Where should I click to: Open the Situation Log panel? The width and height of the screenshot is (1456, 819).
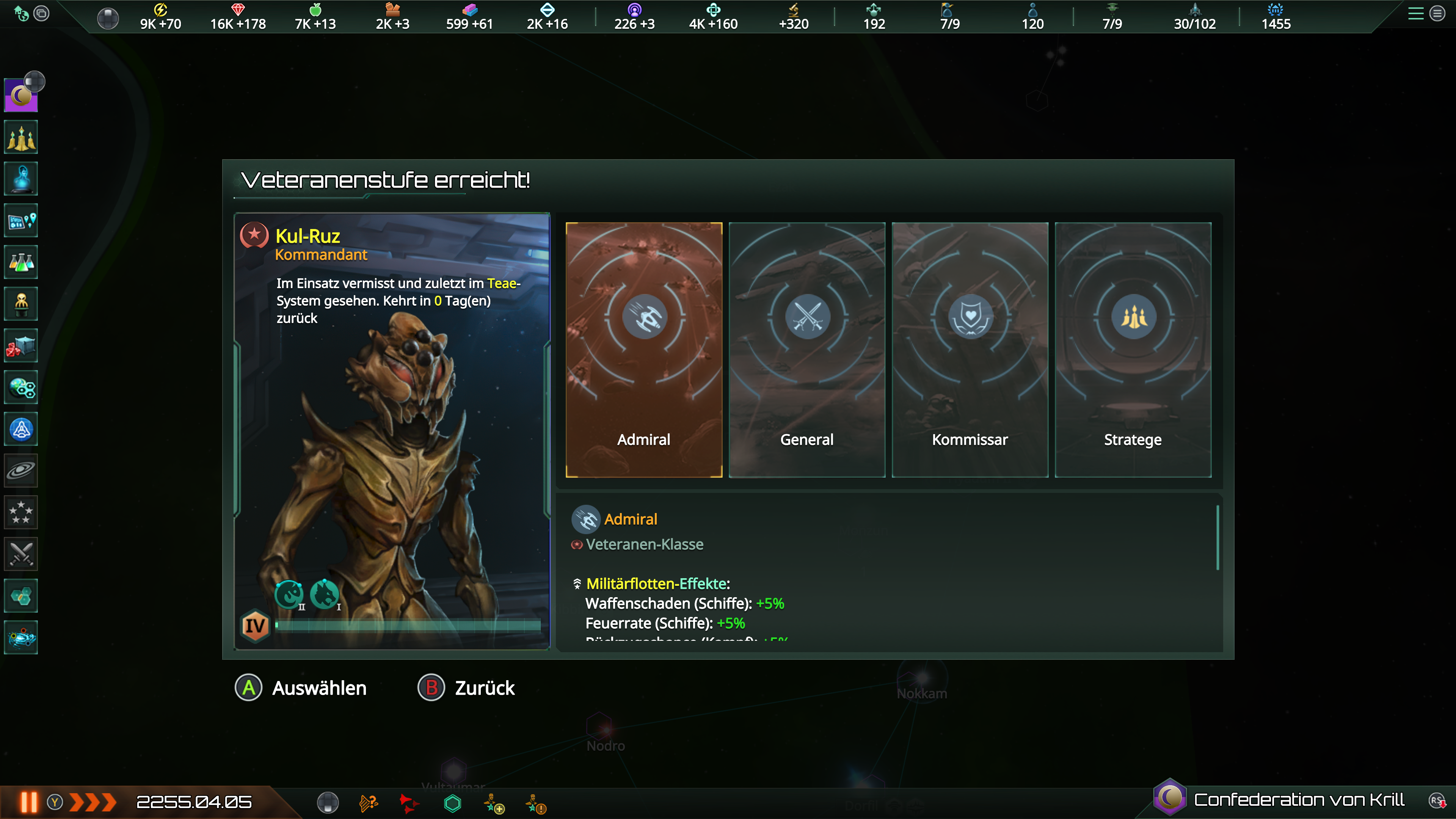point(21,220)
